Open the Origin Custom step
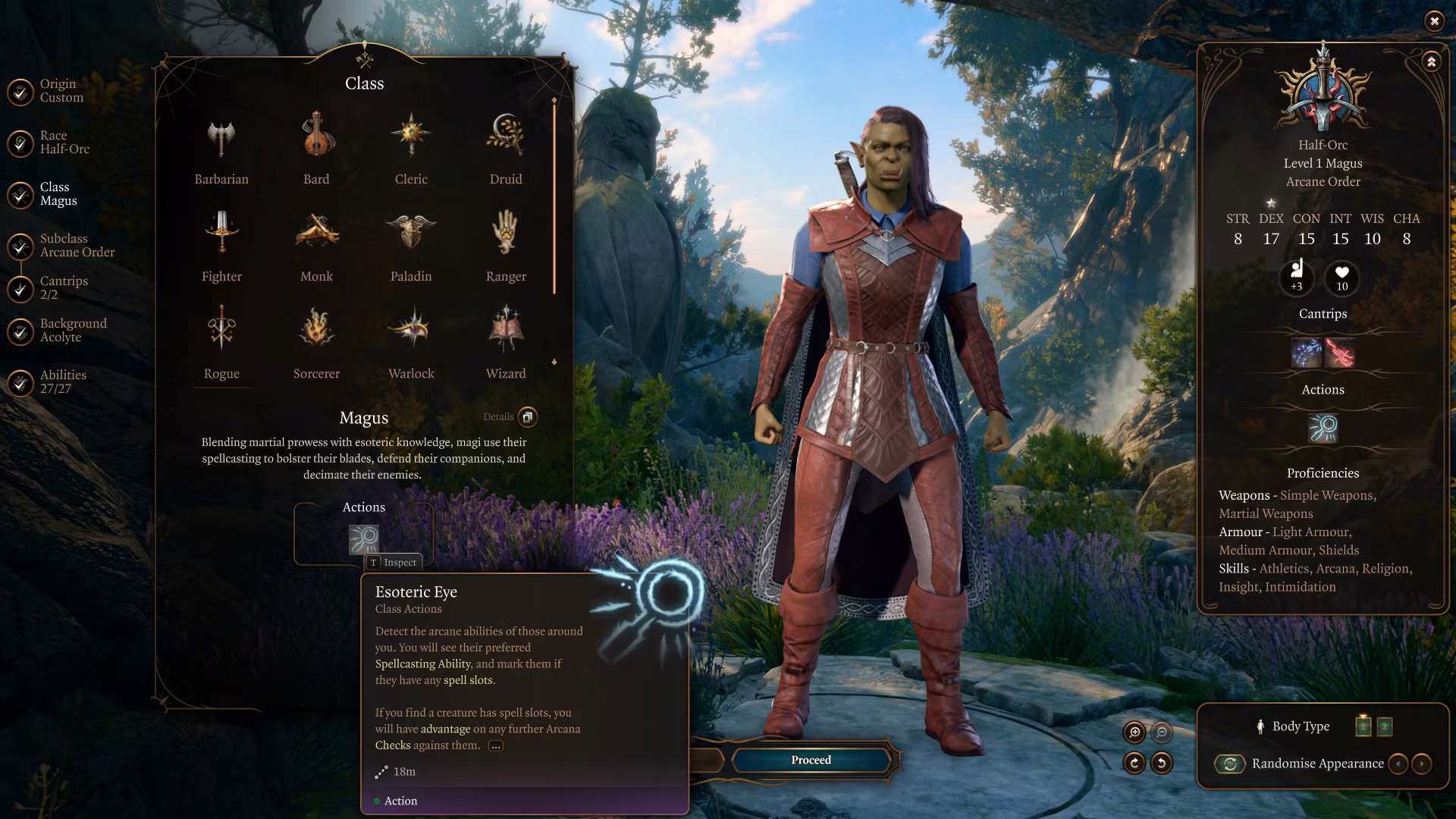The width and height of the screenshot is (1456, 819). click(61, 91)
